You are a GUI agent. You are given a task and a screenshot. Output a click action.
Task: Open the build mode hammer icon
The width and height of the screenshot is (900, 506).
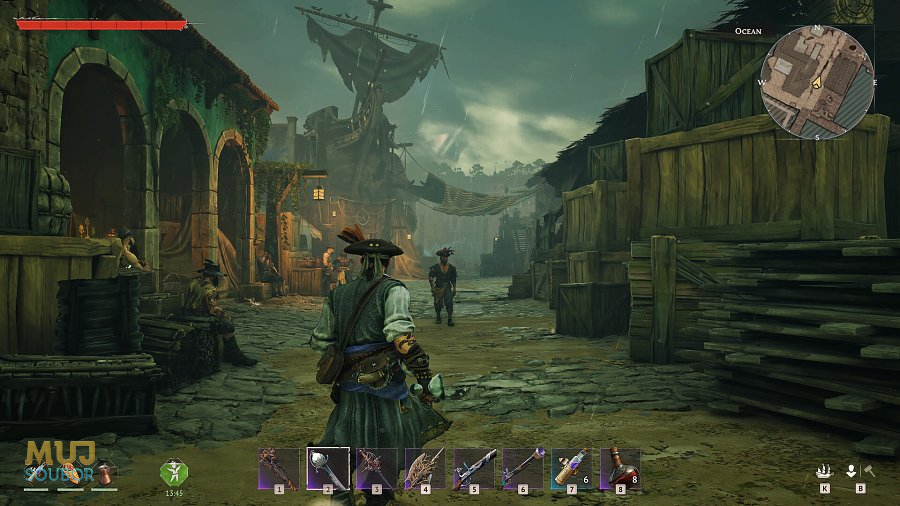point(868,472)
